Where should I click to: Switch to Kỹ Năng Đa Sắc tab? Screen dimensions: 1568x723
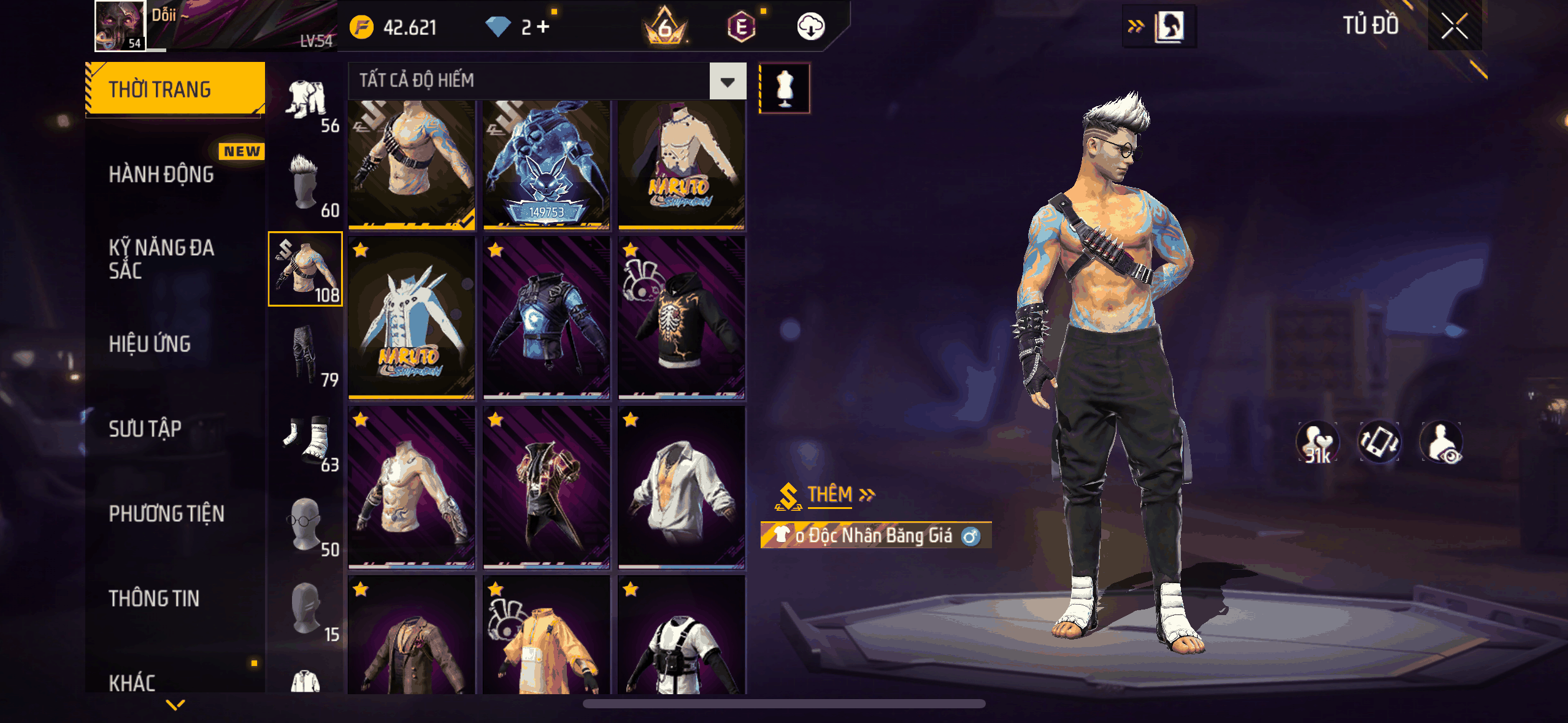click(x=161, y=259)
